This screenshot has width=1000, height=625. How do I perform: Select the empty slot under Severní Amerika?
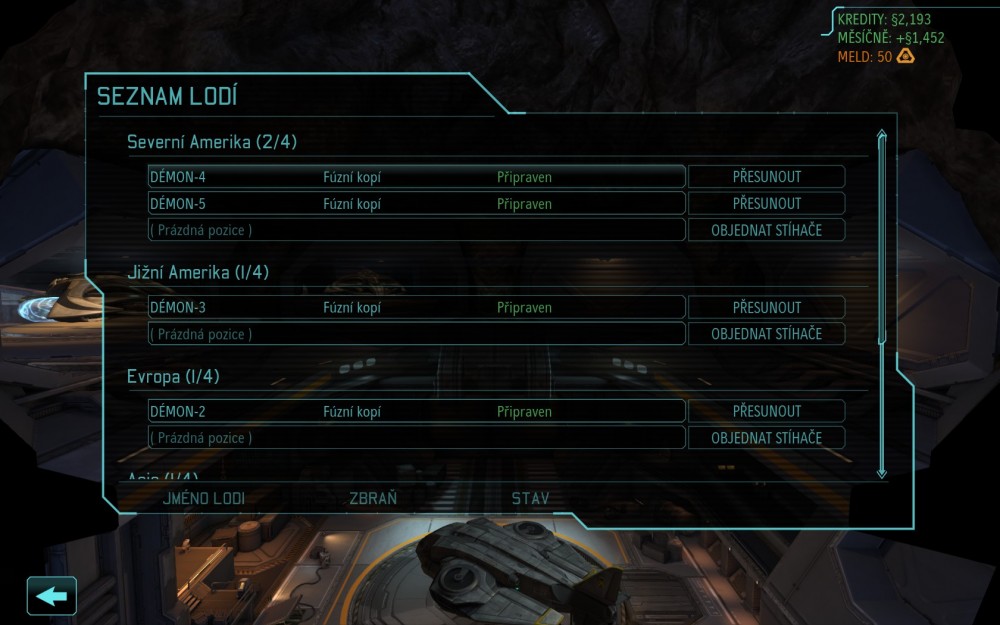(x=416, y=230)
